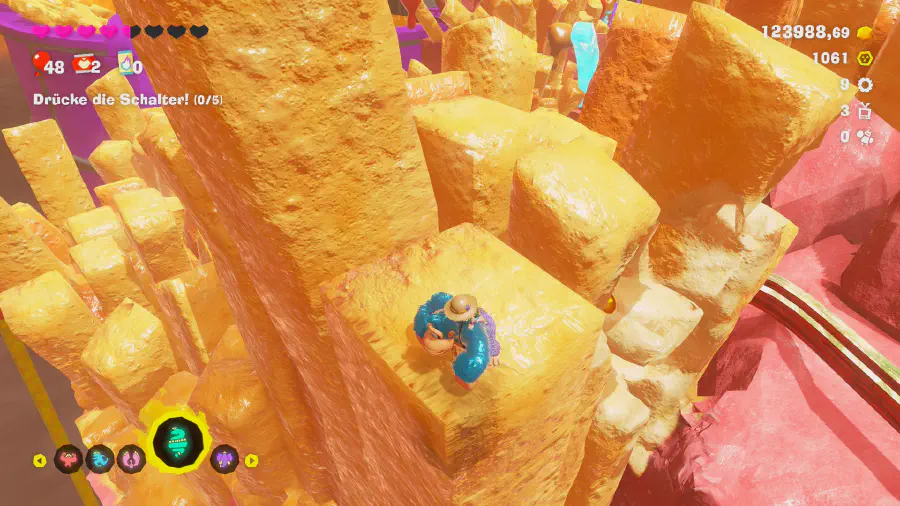Pick the purple Elephant Bananza icon
This screenshot has height=506, width=900.
pyautogui.click(x=225, y=459)
